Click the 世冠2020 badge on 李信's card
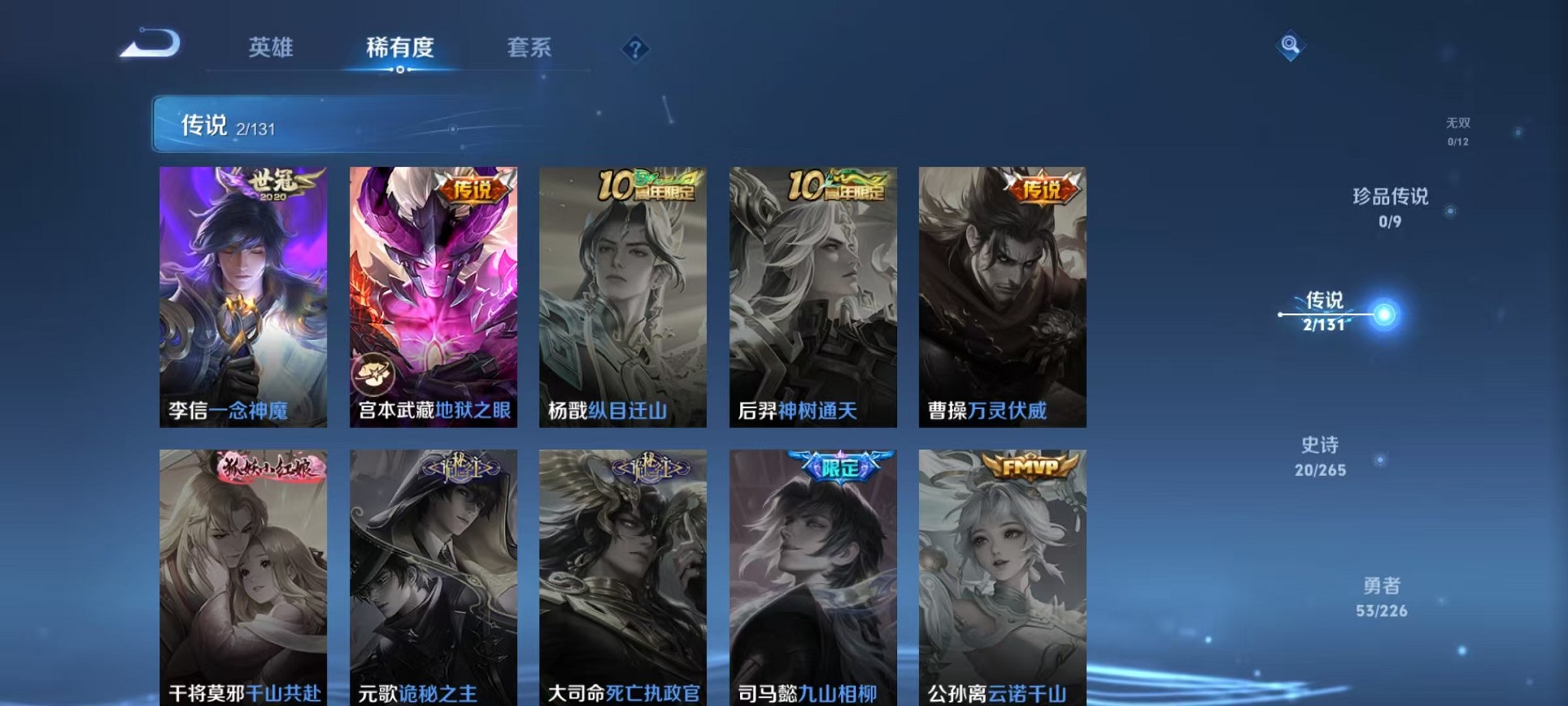The height and width of the screenshot is (706, 1568). 273,185
